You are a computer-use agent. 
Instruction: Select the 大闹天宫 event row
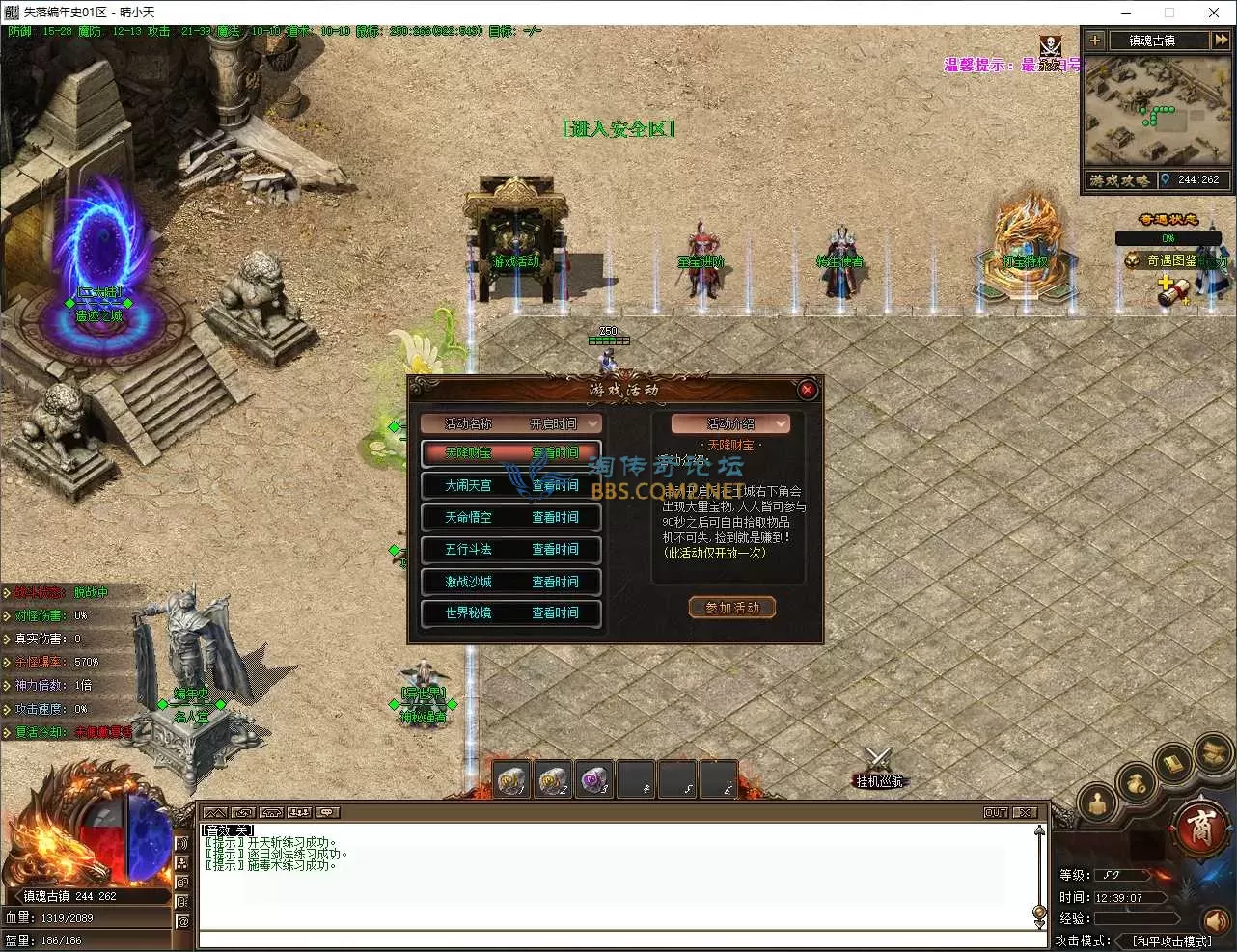pyautogui.click(x=511, y=485)
